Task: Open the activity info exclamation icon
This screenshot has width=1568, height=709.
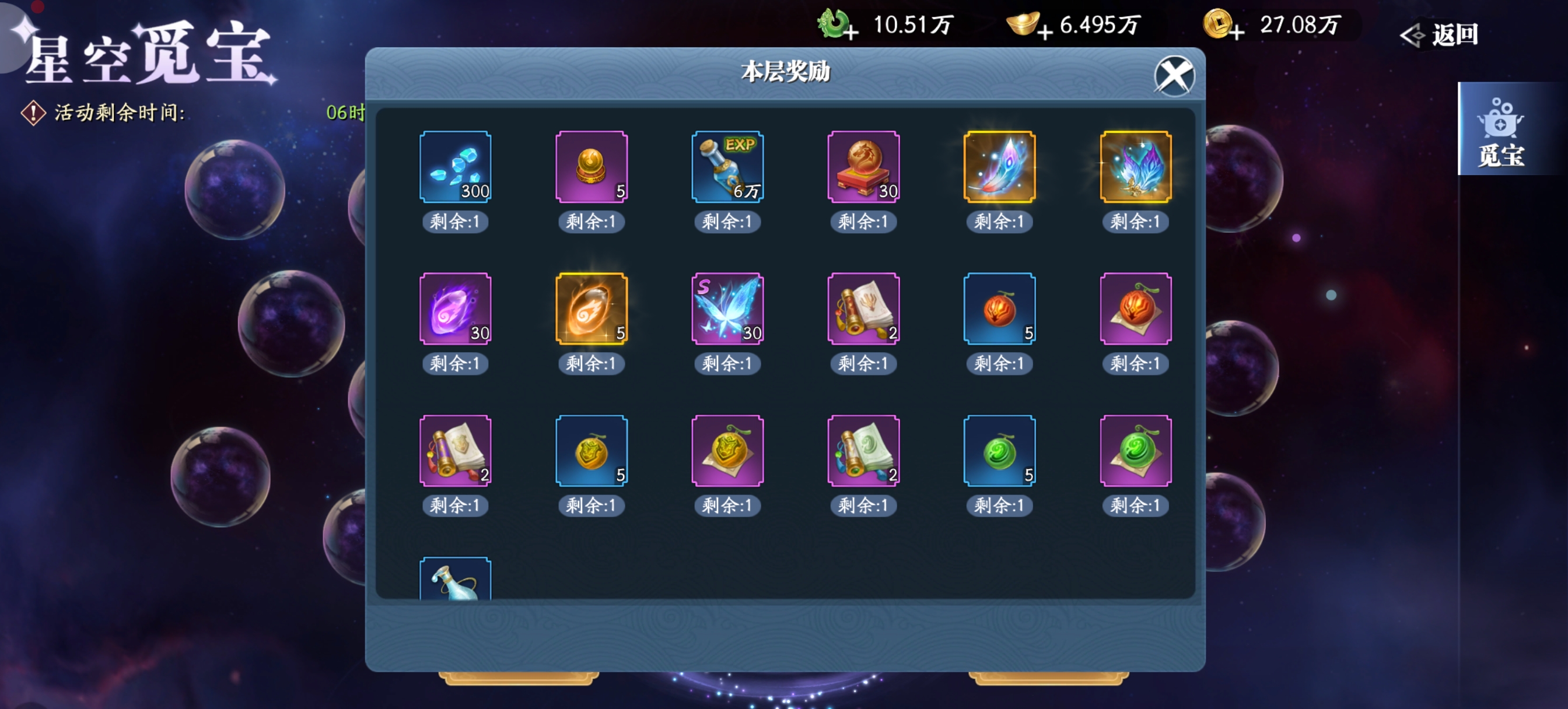Action: click(x=33, y=113)
